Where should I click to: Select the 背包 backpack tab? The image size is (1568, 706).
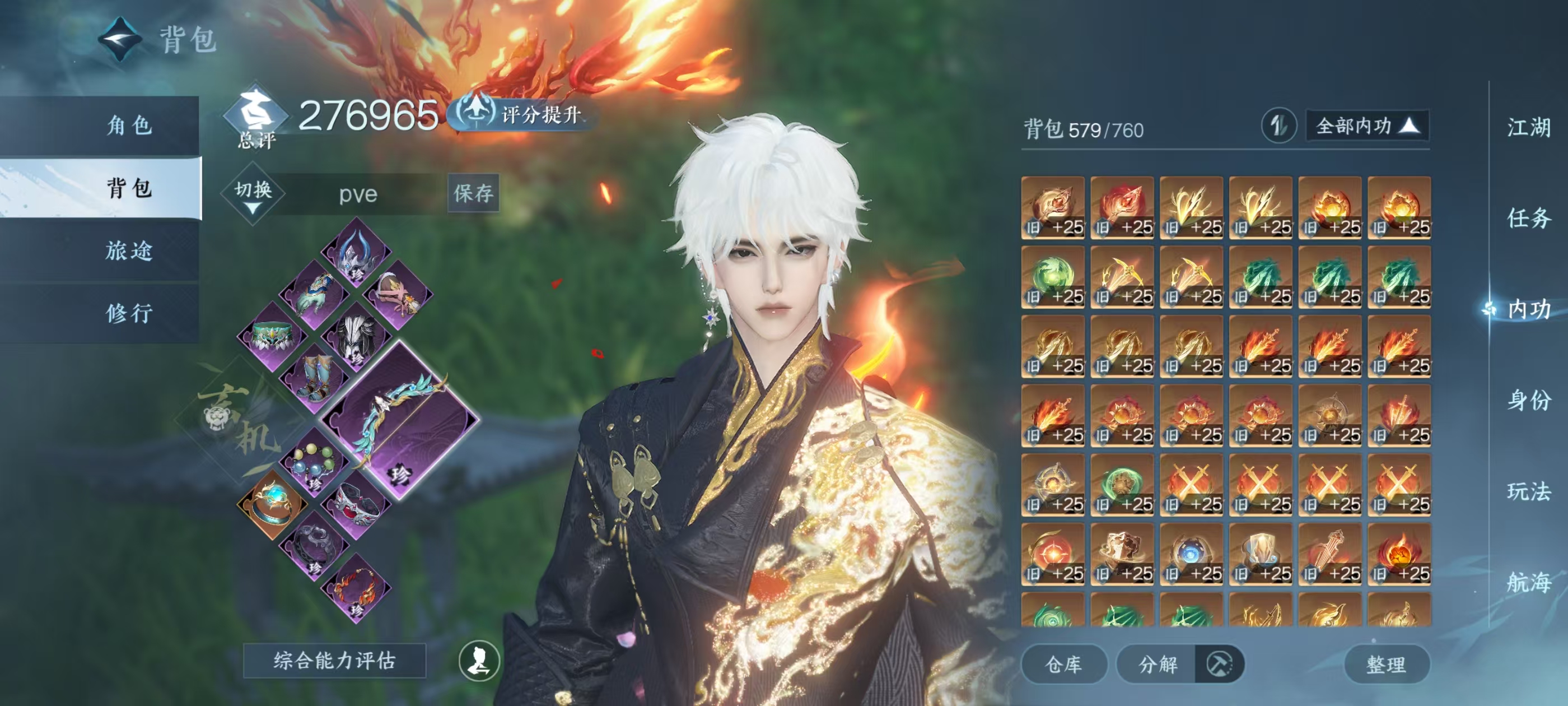coord(129,188)
